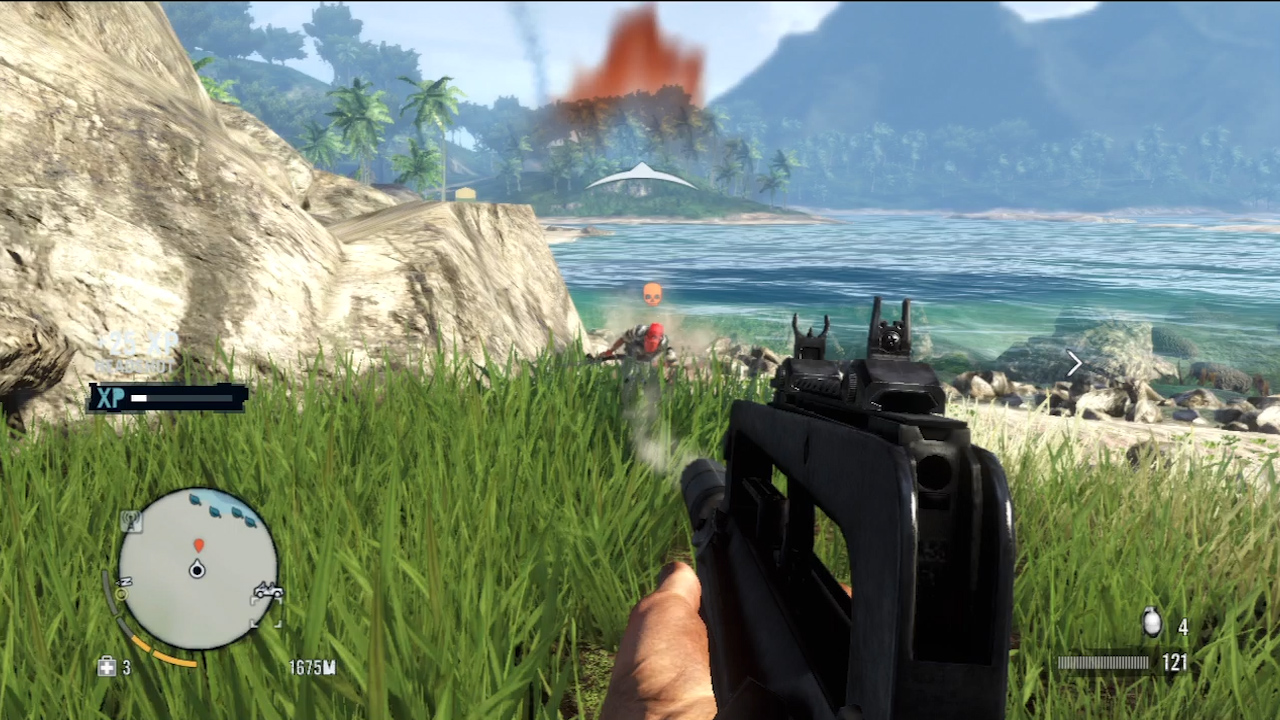Toggle the enemy detection meter above the pirate
This screenshot has width=1280, height=720.
pos(651,291)
